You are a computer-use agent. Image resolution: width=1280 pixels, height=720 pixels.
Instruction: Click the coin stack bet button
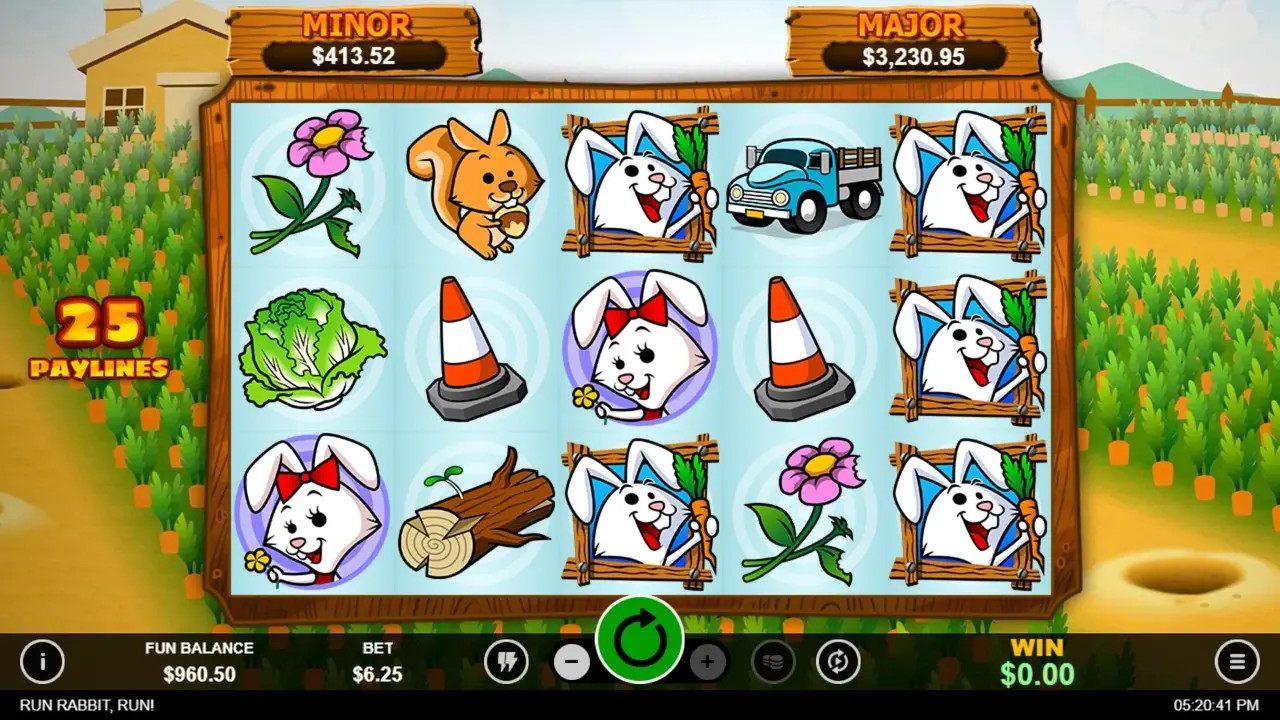click(773, 661)
